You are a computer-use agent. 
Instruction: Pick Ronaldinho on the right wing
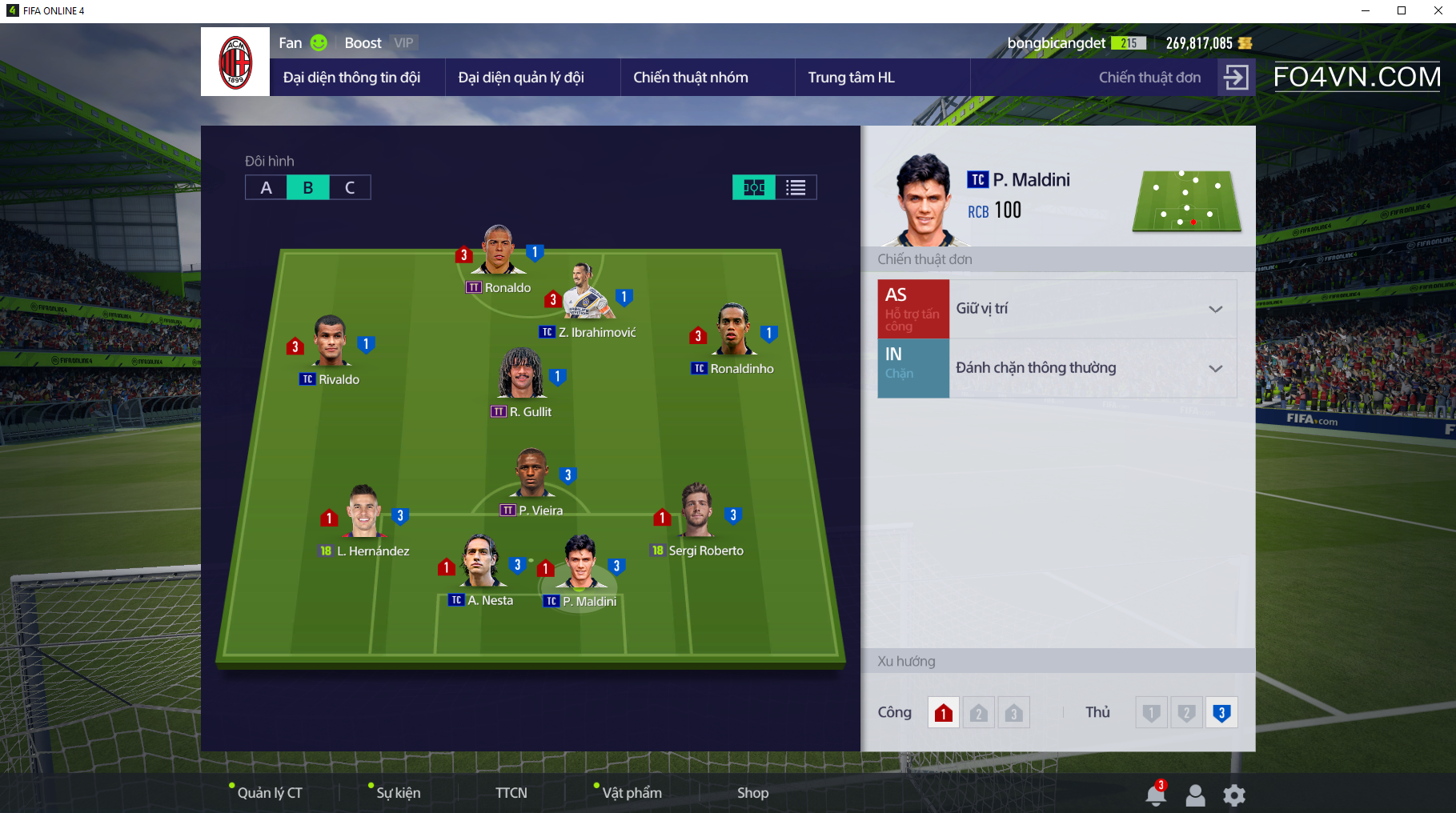pos(733,330)
